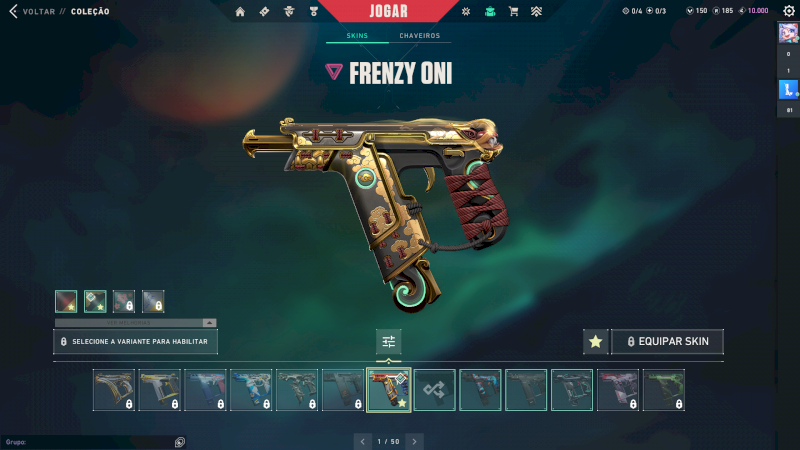The height and width of the screenshot is (450, 800).
Task: Select the first skin variant swatch
Action: (x=66, y=300)
